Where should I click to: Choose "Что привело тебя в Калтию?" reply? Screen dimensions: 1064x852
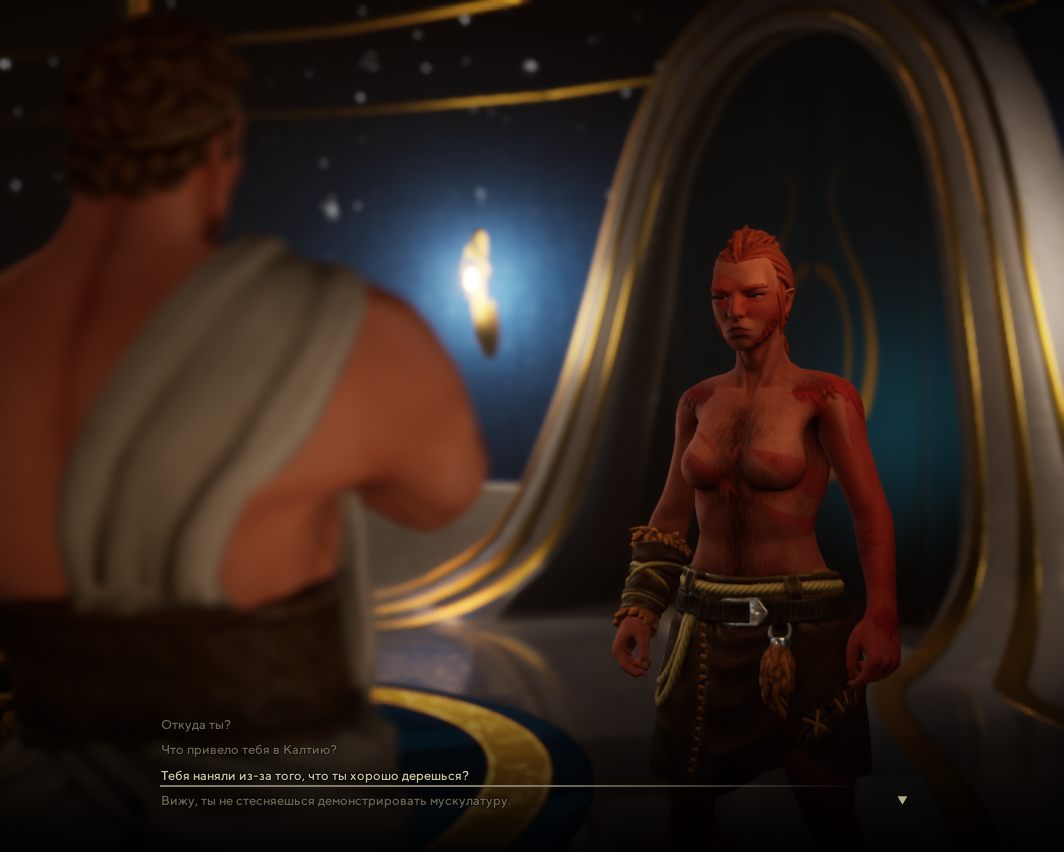tap(249, 750)
